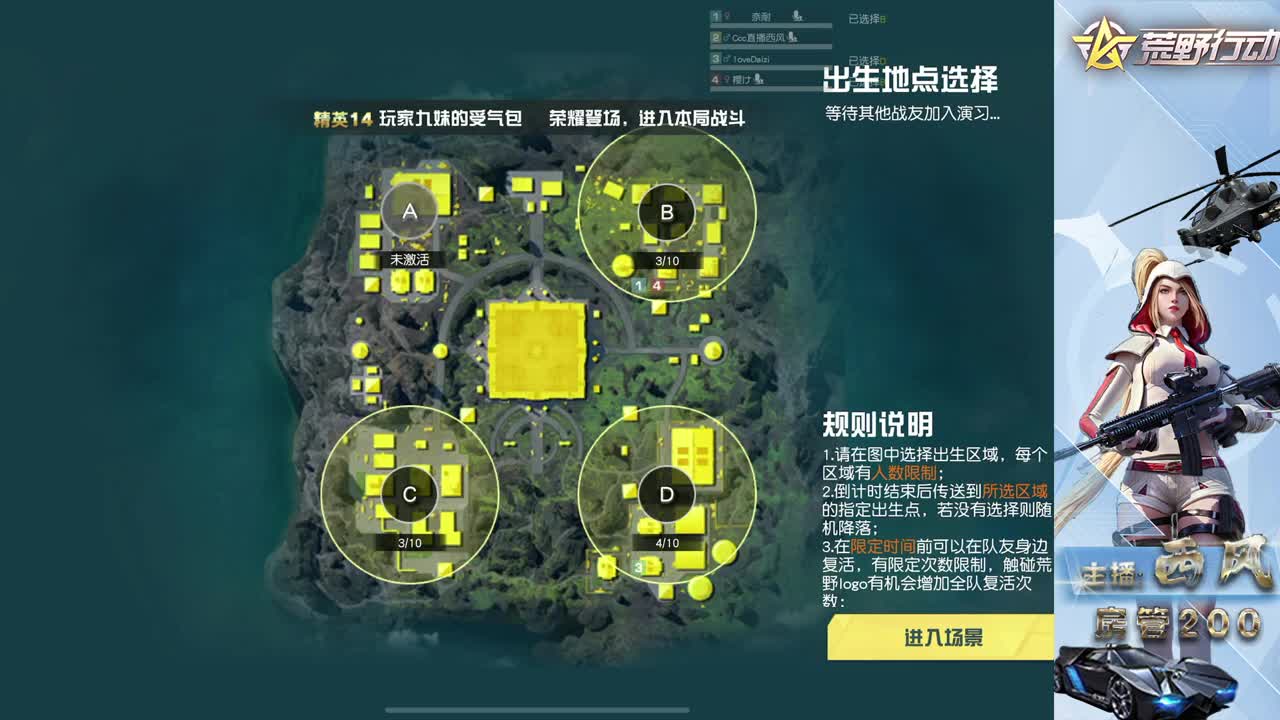Select spawn zone D on the map
The height and width of the screenshot is (720, 1280).
(668, 493)
